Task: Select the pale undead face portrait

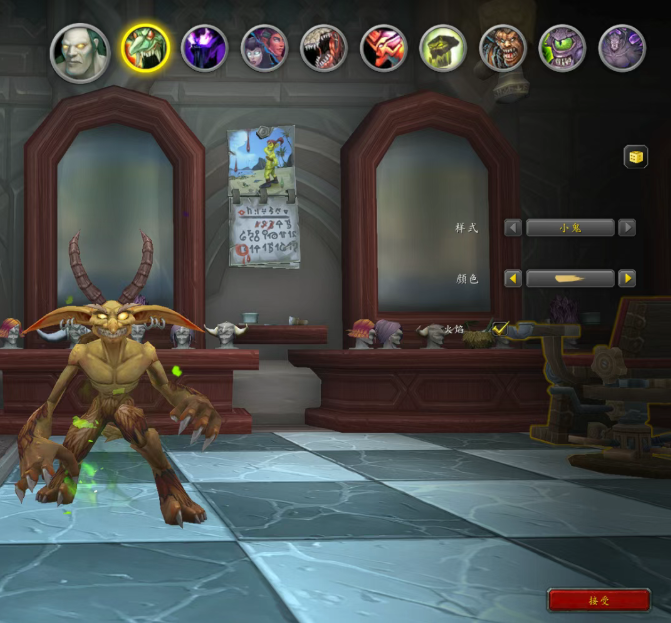Action: pyautogui.click(x=80, y=52)
